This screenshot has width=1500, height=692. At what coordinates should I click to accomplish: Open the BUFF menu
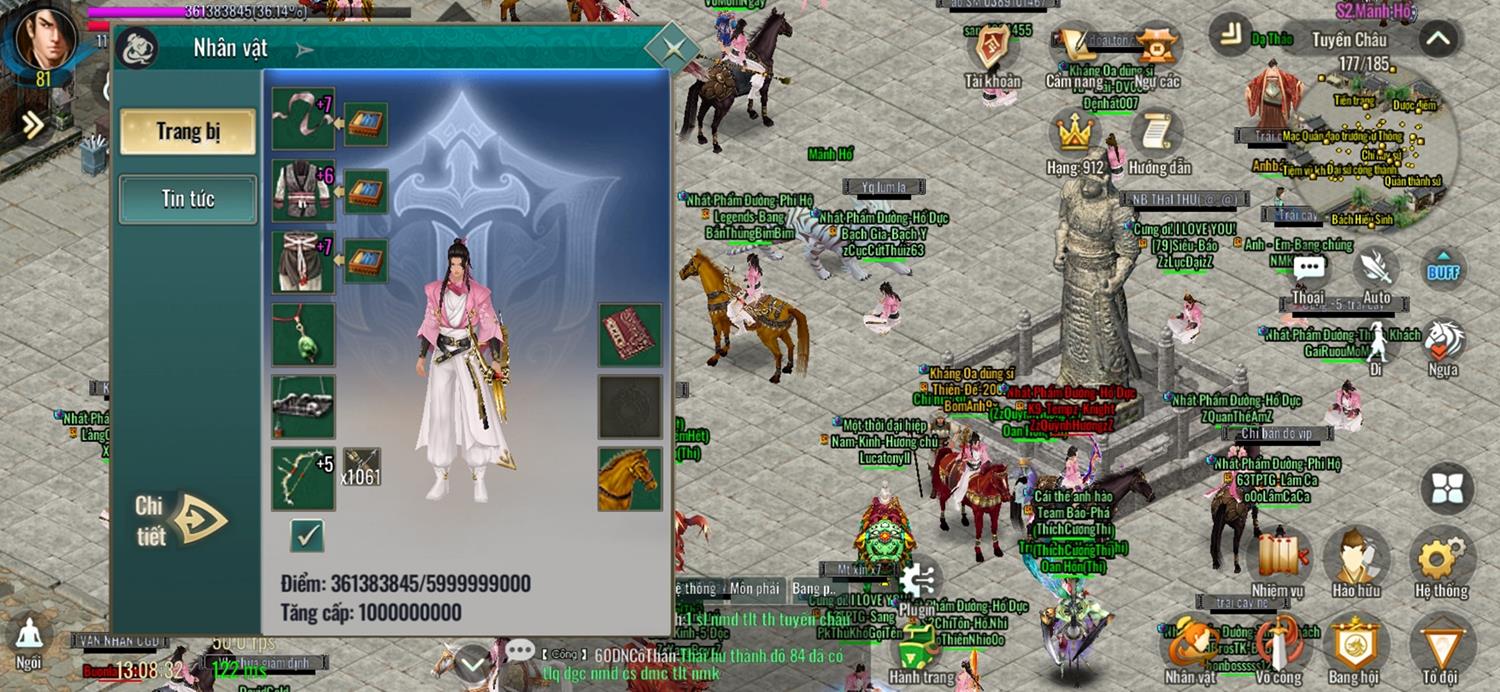click(x=1443, y=270)
